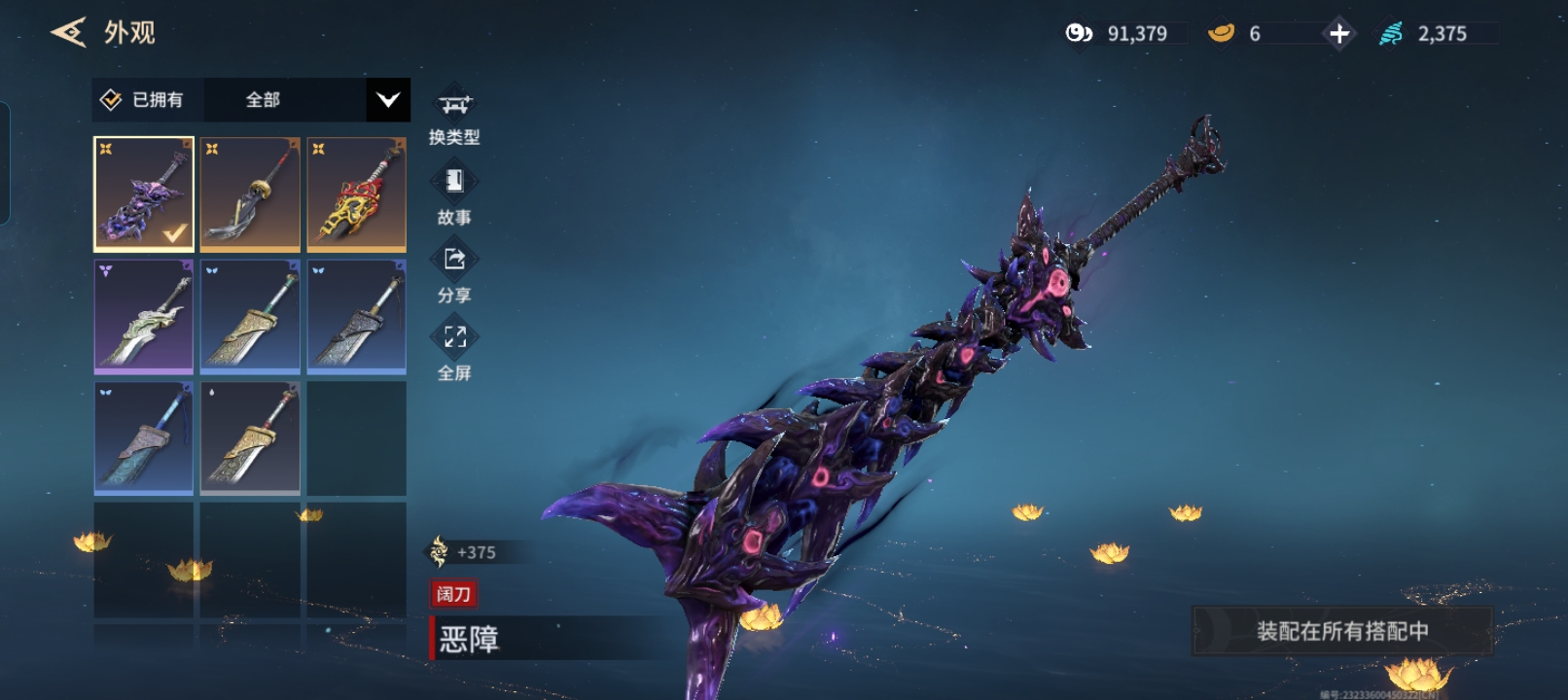1568x700 pixels.
Task: Choose the dark blade with gold tassel
Action: tap(250, 193)
